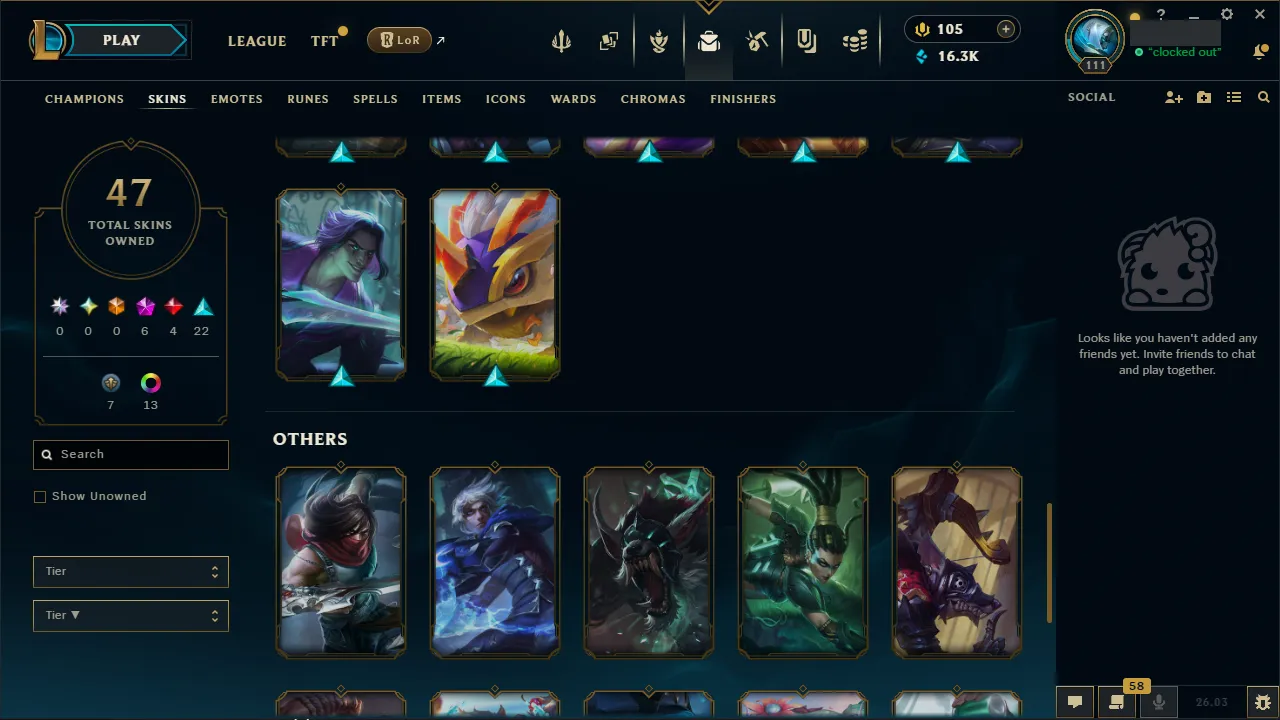
Task: Switch to the TFT tab
Action: (x=323, y=41)
